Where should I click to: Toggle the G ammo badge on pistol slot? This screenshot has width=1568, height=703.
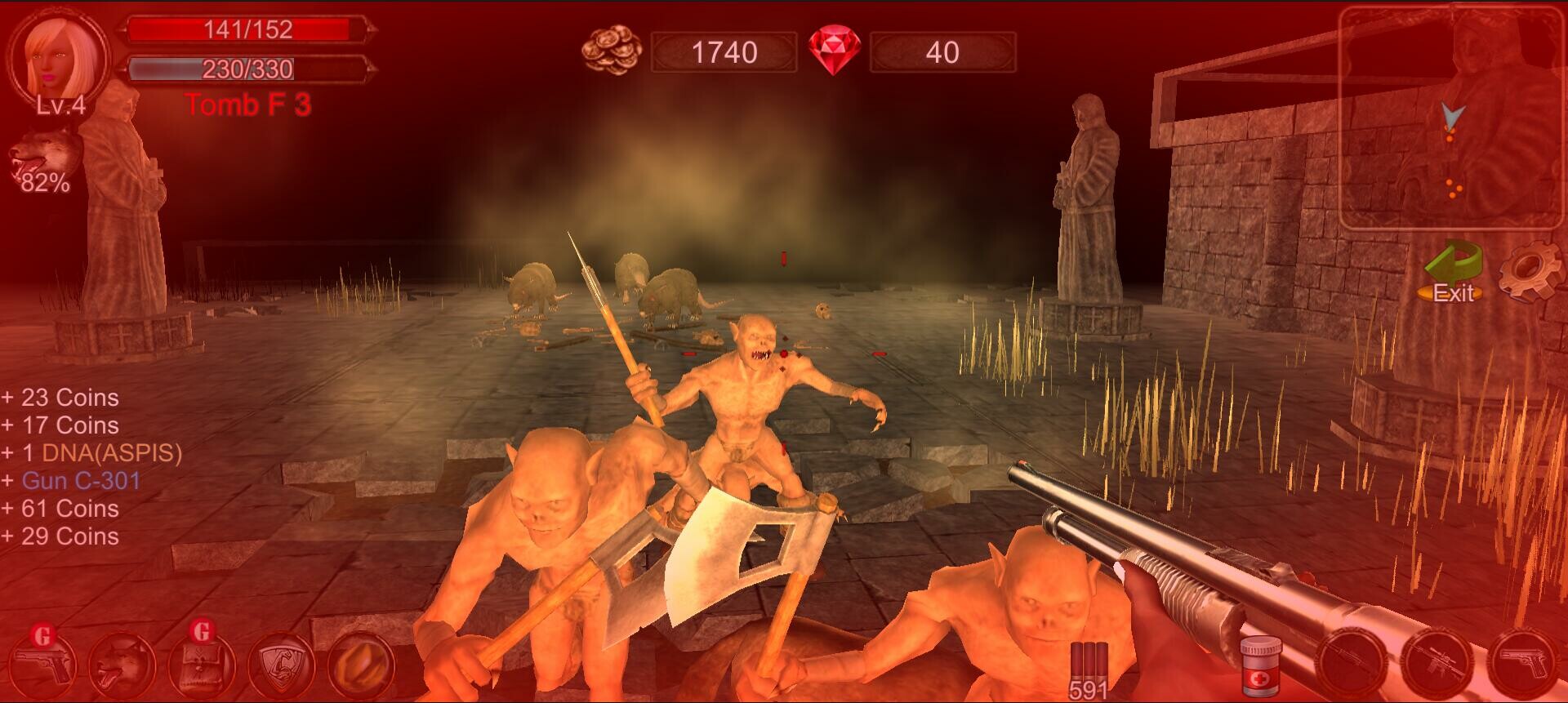pos(40,634)
